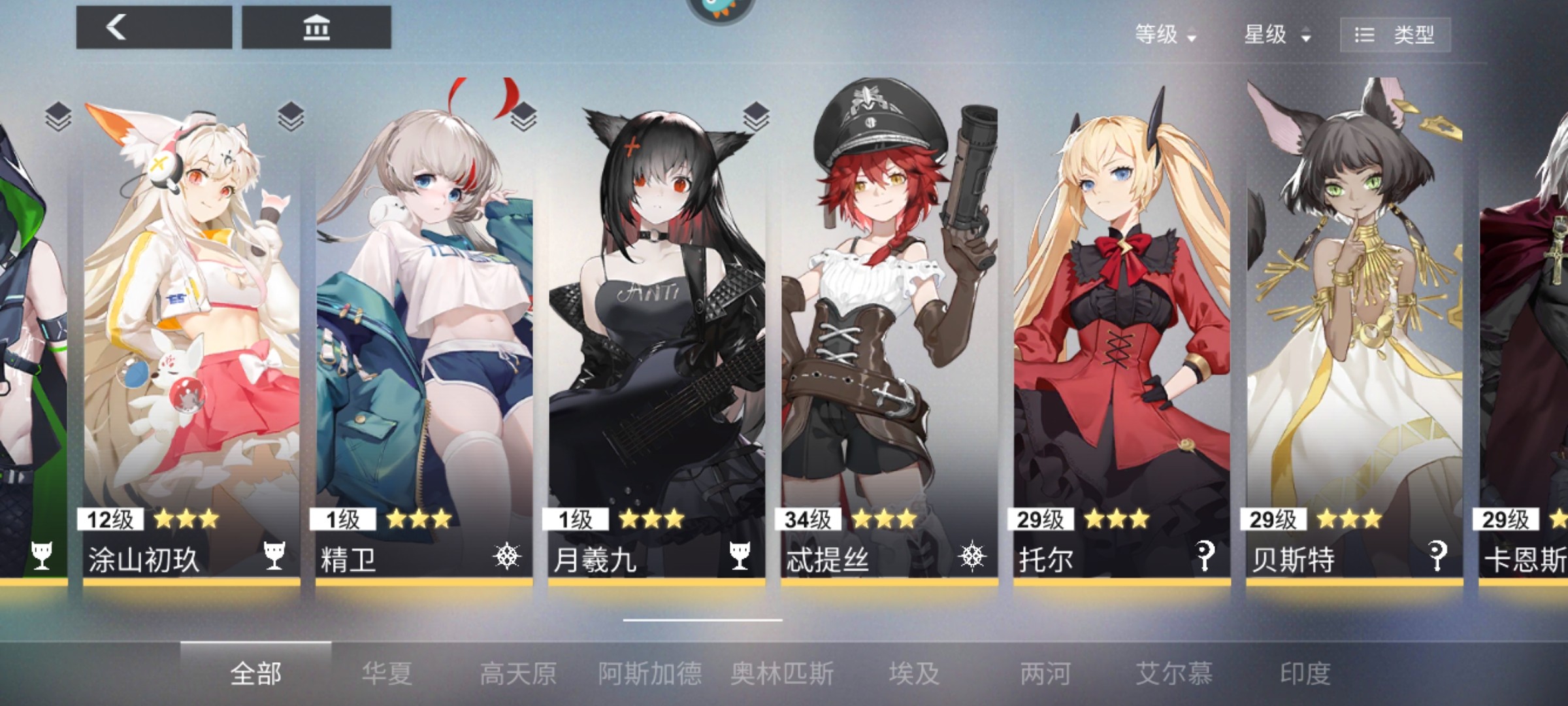The height and width of the screenshot is (706, 1568).
Task: Switch to the 阿斯加德 tab
Action: click(650, 673)
